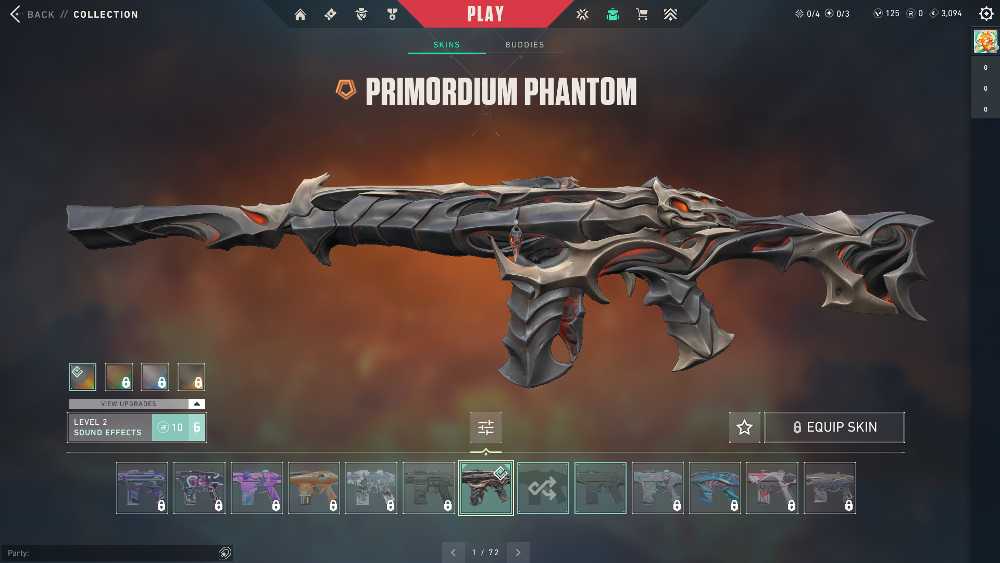Open the home icon in top navigation
This screenshot has height=563, width=1000.
pyautogui.click(x=300, y=15)
